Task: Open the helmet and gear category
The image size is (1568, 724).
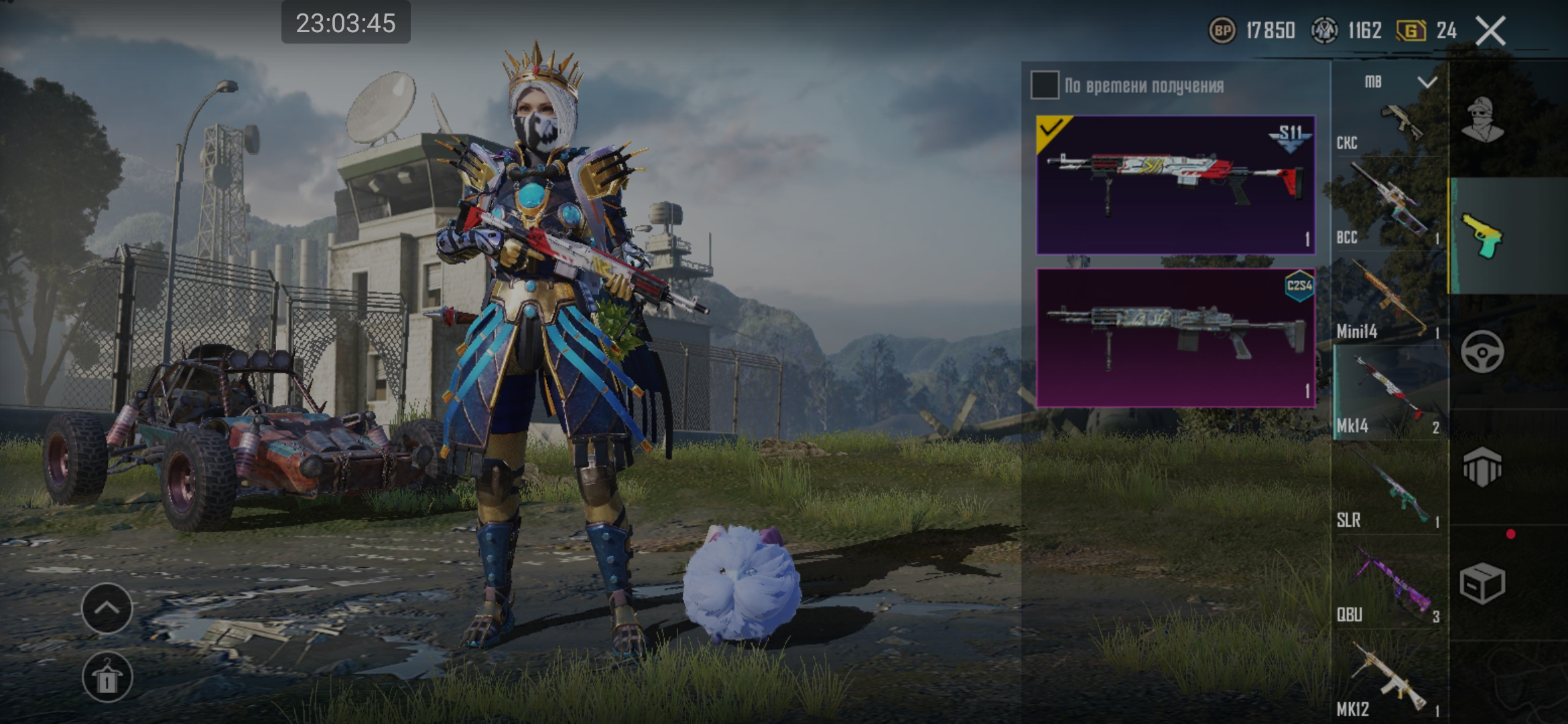Action: tap(1482, 467)
